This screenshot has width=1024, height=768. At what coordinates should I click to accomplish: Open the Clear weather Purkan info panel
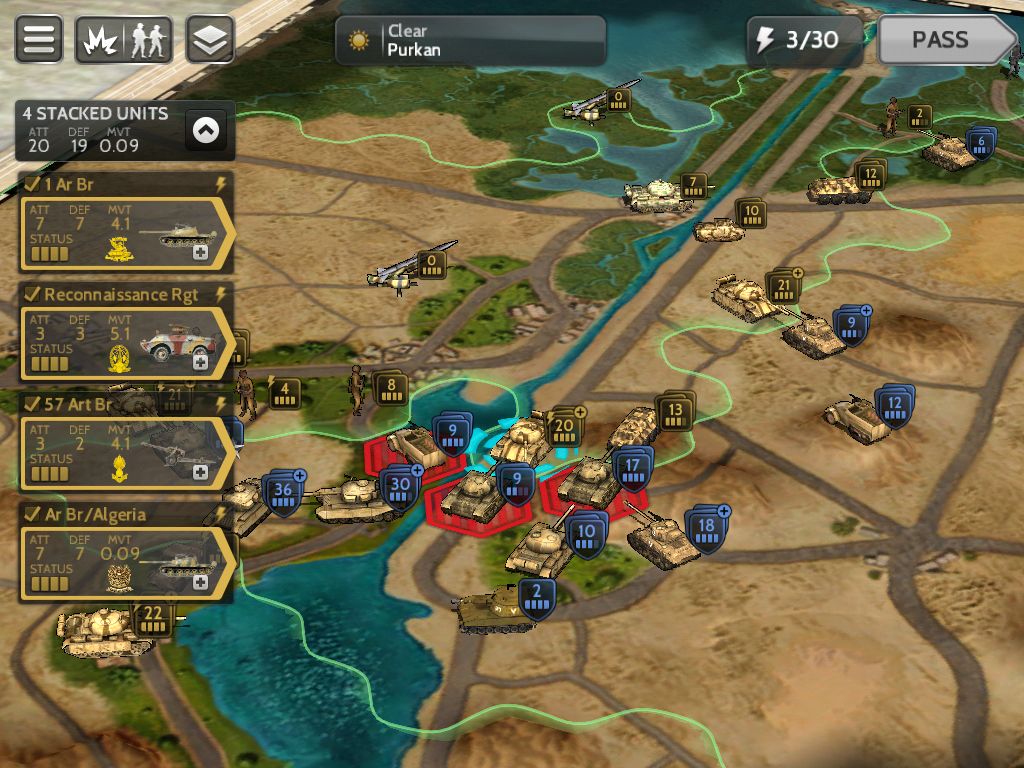click(470, 40)
